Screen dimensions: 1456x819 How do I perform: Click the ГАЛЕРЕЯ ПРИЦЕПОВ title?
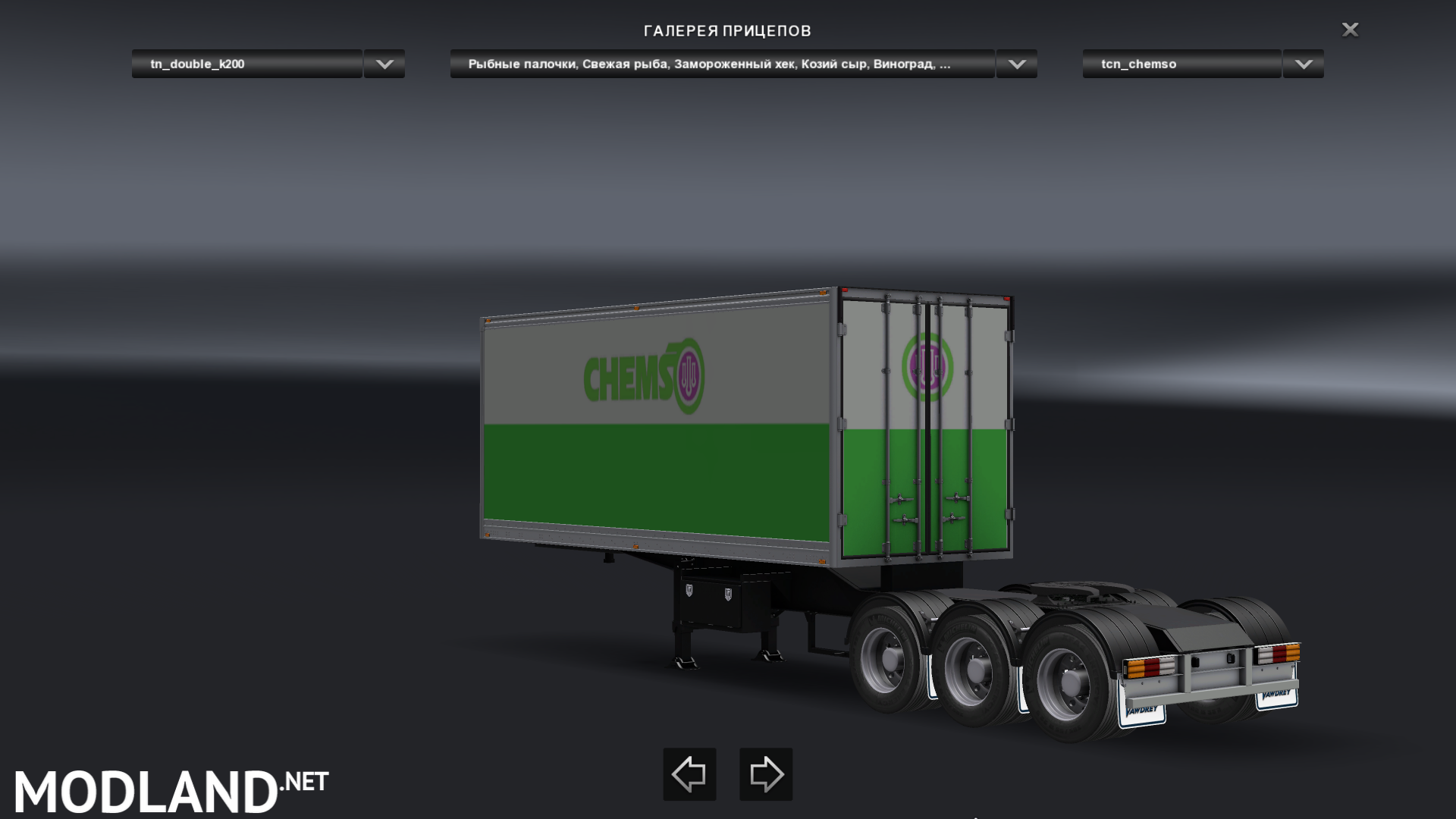tap(727, 31)
